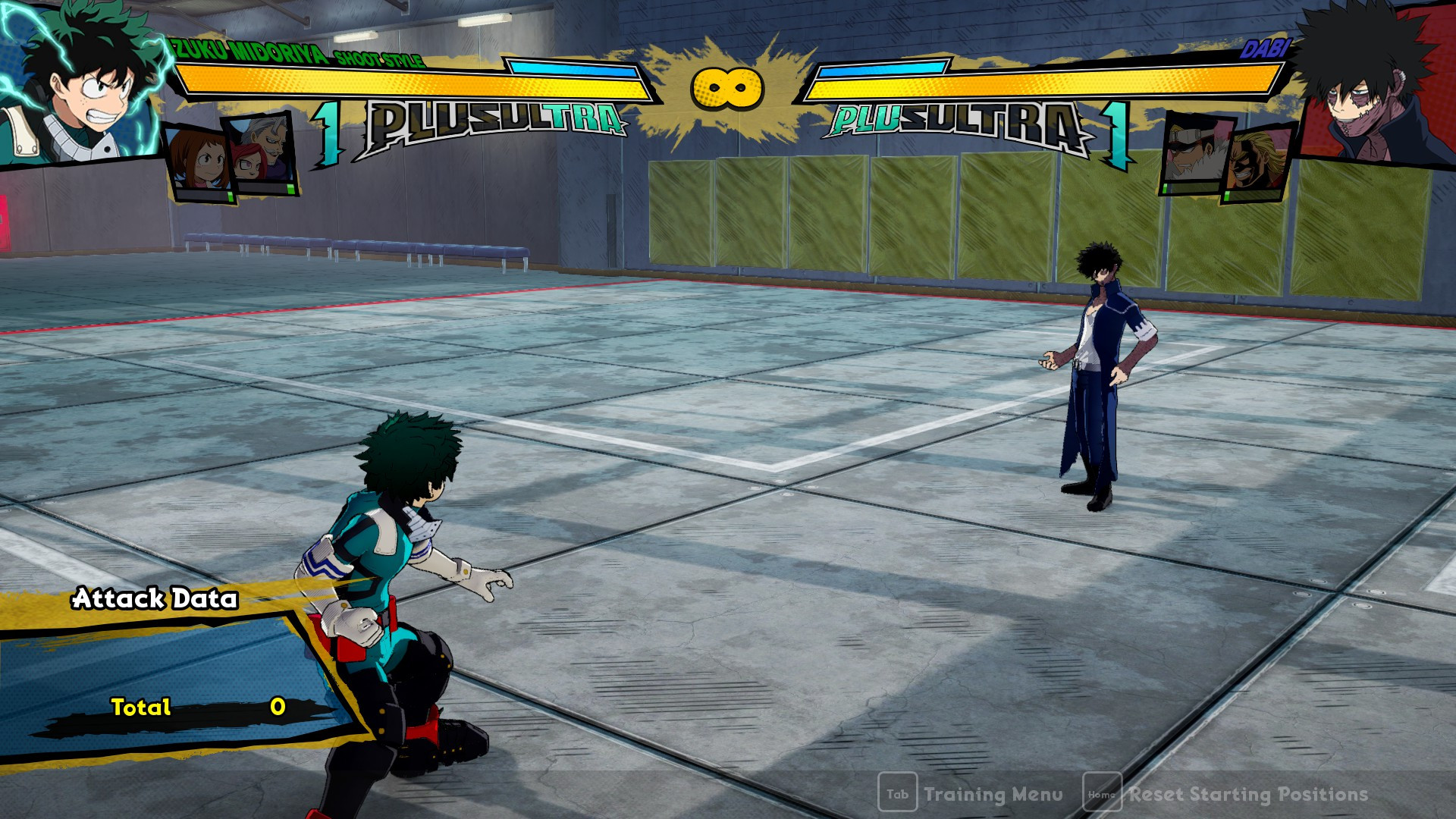
Task: Click Midoriya's PLUS ULTRA gauge logo
Action: (497, 118)
